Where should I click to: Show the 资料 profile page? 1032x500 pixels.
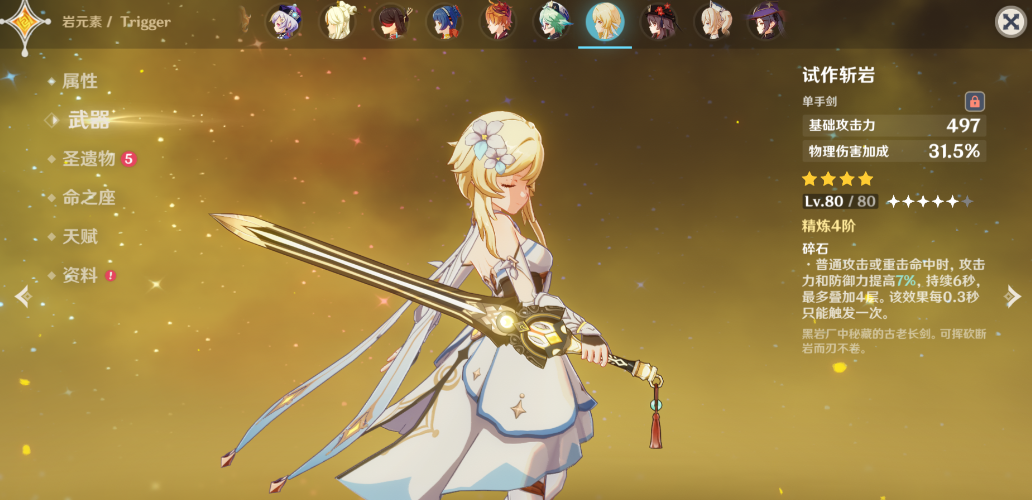pos(80,275)
